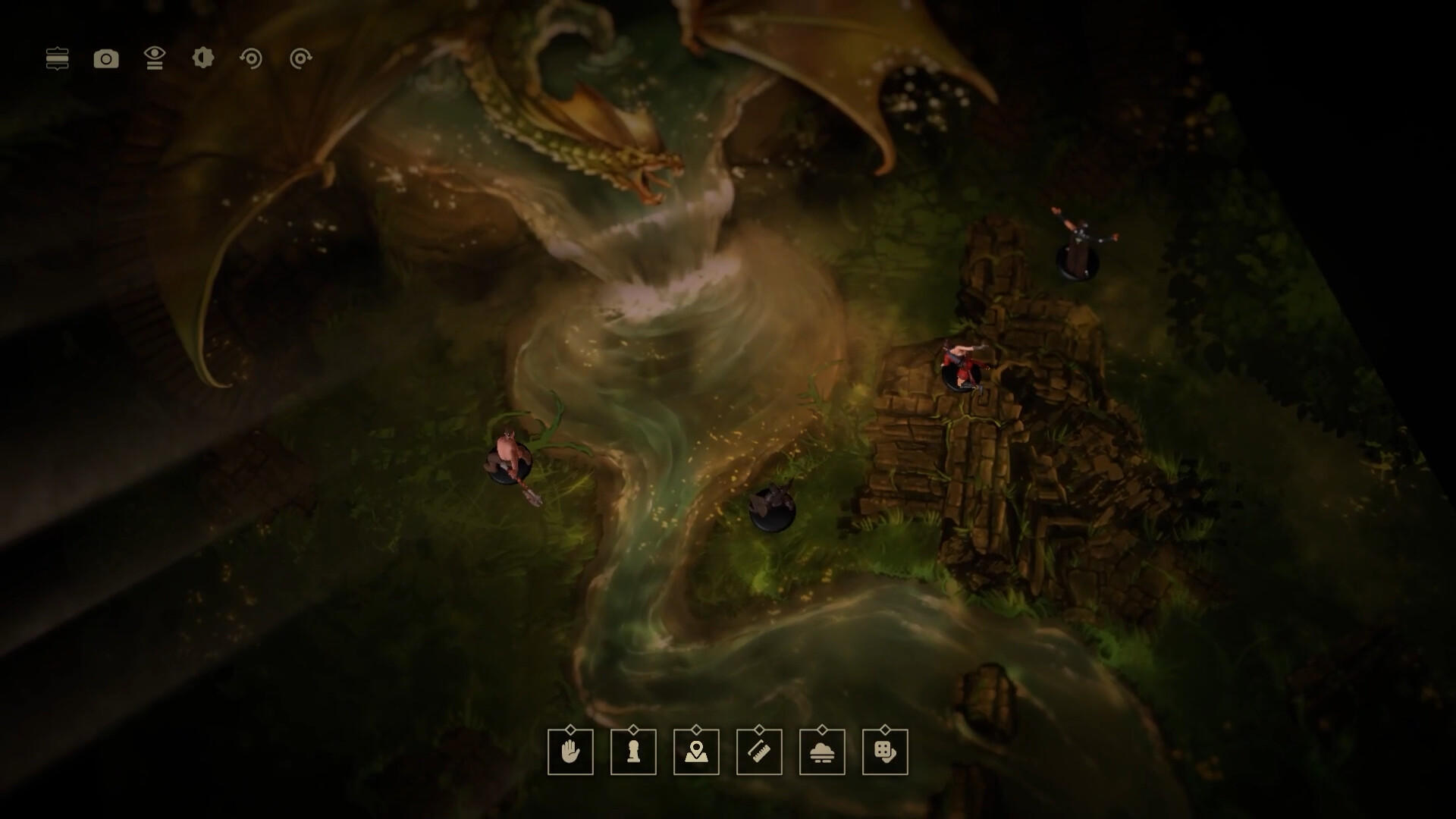Undo the last action
This screenshot has width=1456, height=819.
[x=252, y=58]
